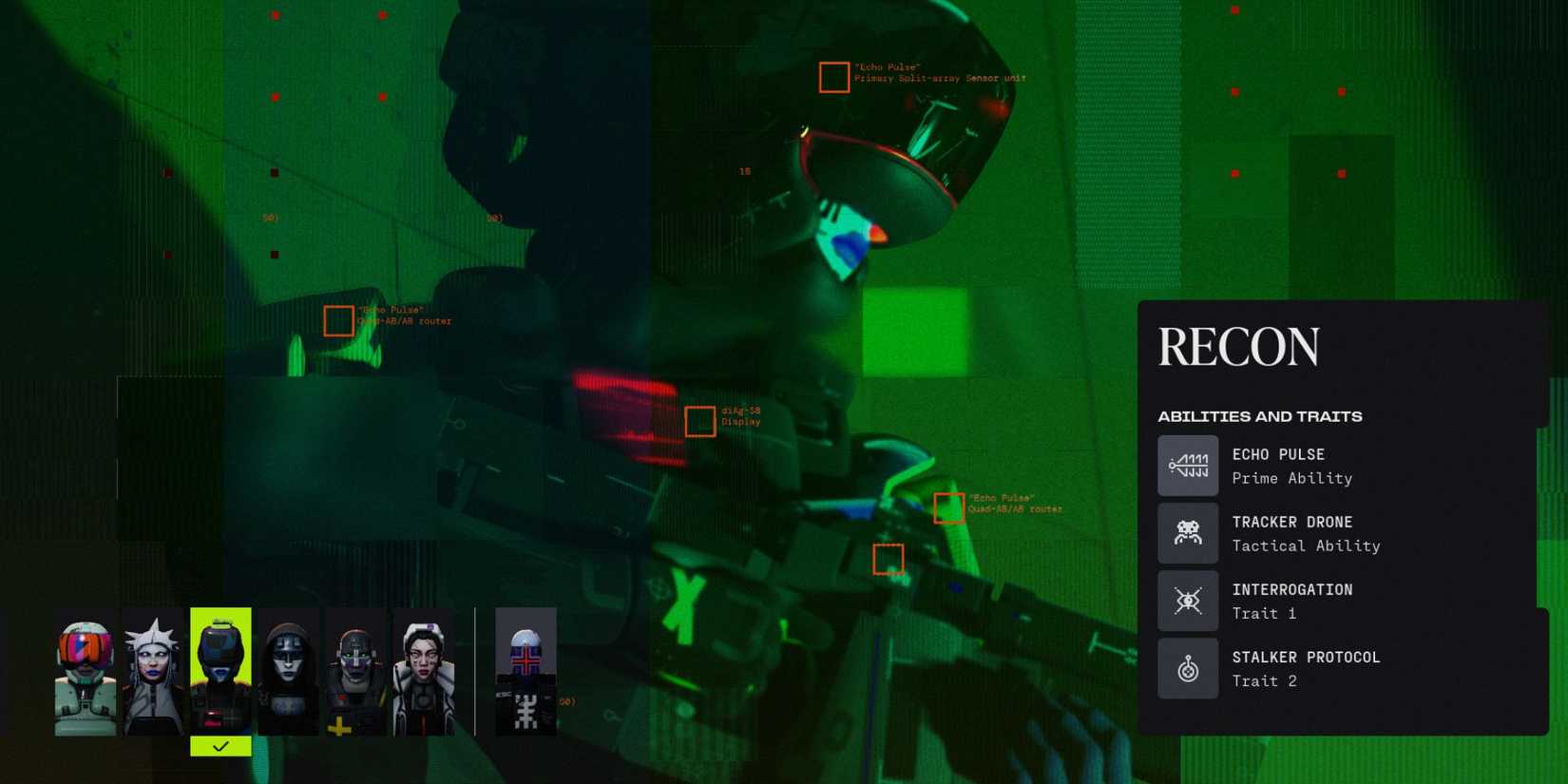
Task: Toggle the checkmark under the highlighted operator
Action: pyautogui.click(x=220, y=746)
